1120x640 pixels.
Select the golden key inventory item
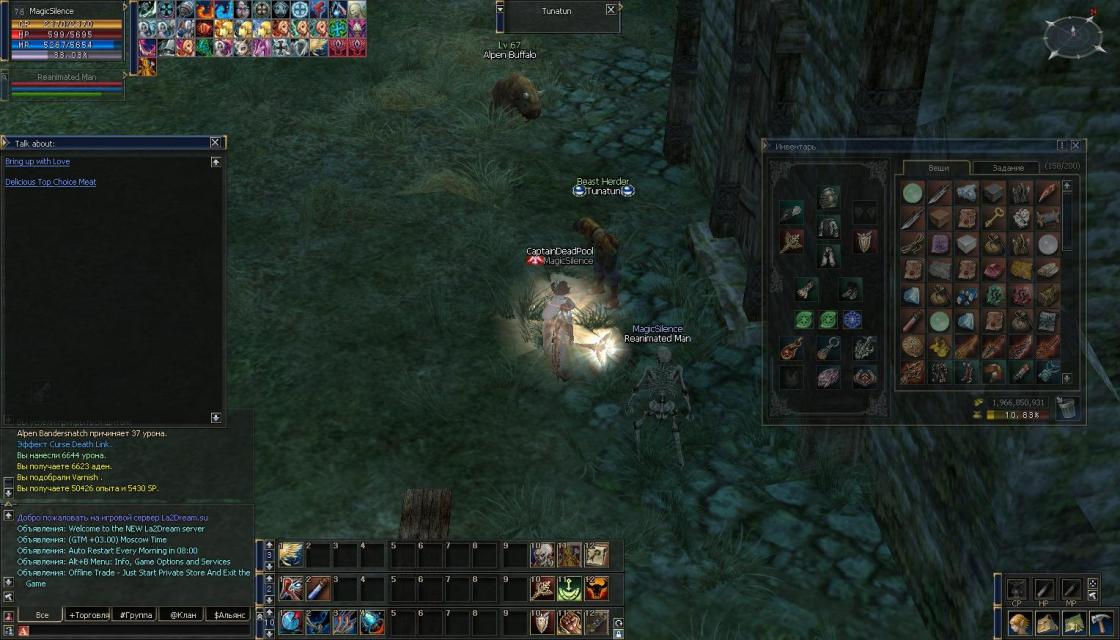[x=993, y=218]
